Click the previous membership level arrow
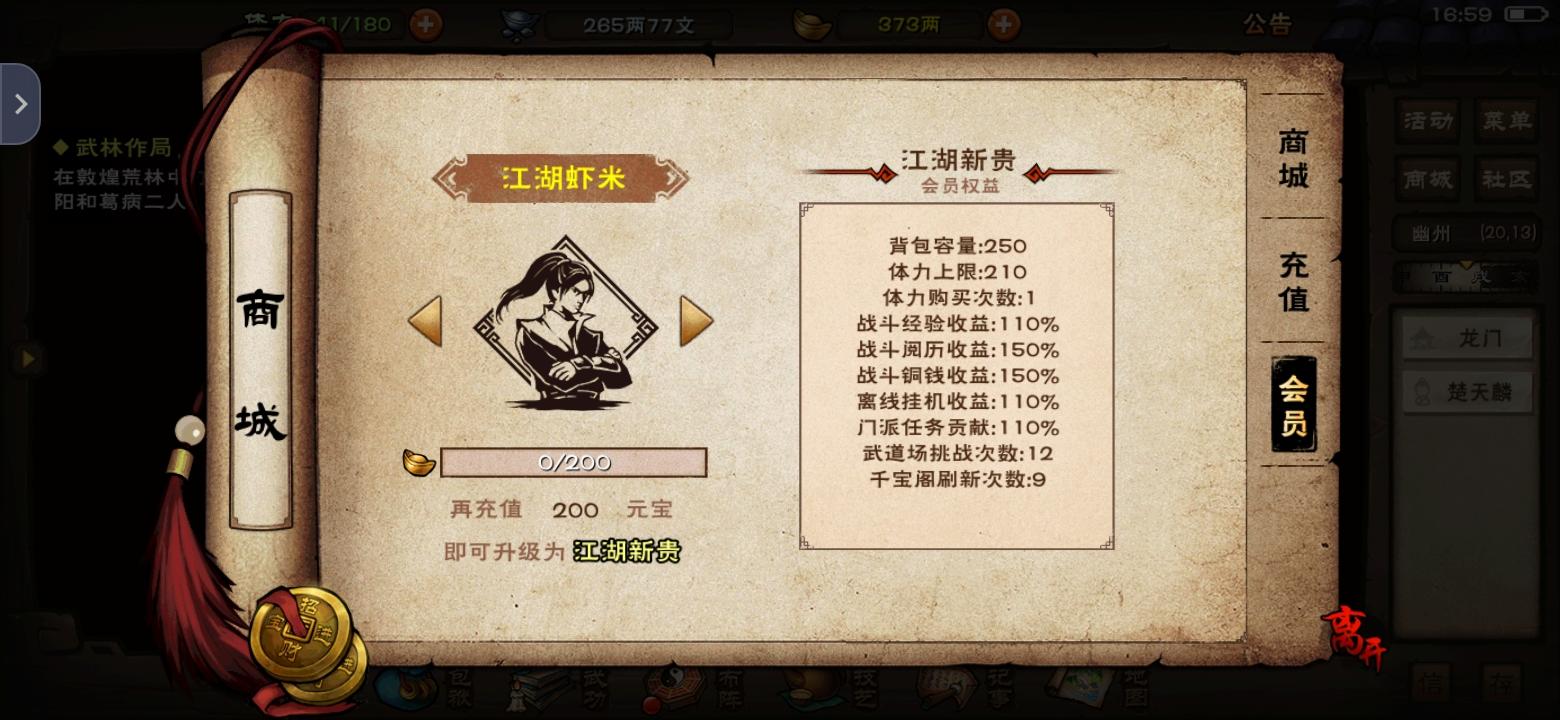The height and width of the screenshot is (720, 1560). tap(424, 322)
